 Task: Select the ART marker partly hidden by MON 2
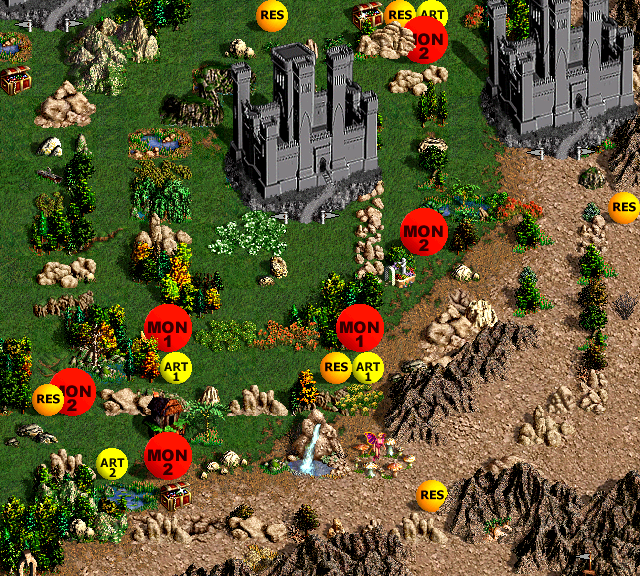click(433, 13)
